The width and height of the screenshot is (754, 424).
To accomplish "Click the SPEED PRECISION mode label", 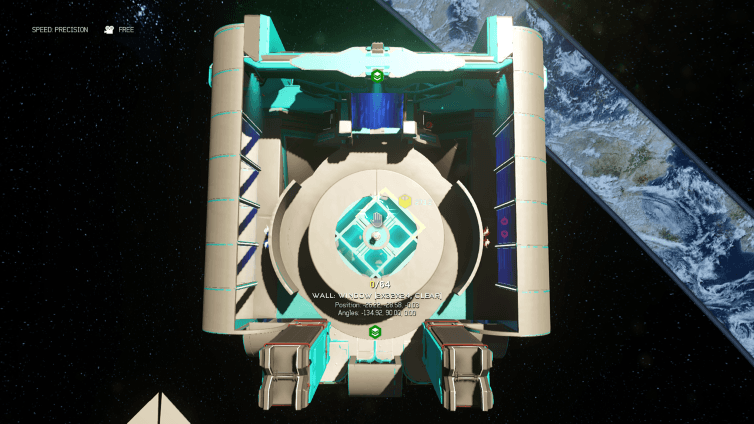I will pos(59,30).
